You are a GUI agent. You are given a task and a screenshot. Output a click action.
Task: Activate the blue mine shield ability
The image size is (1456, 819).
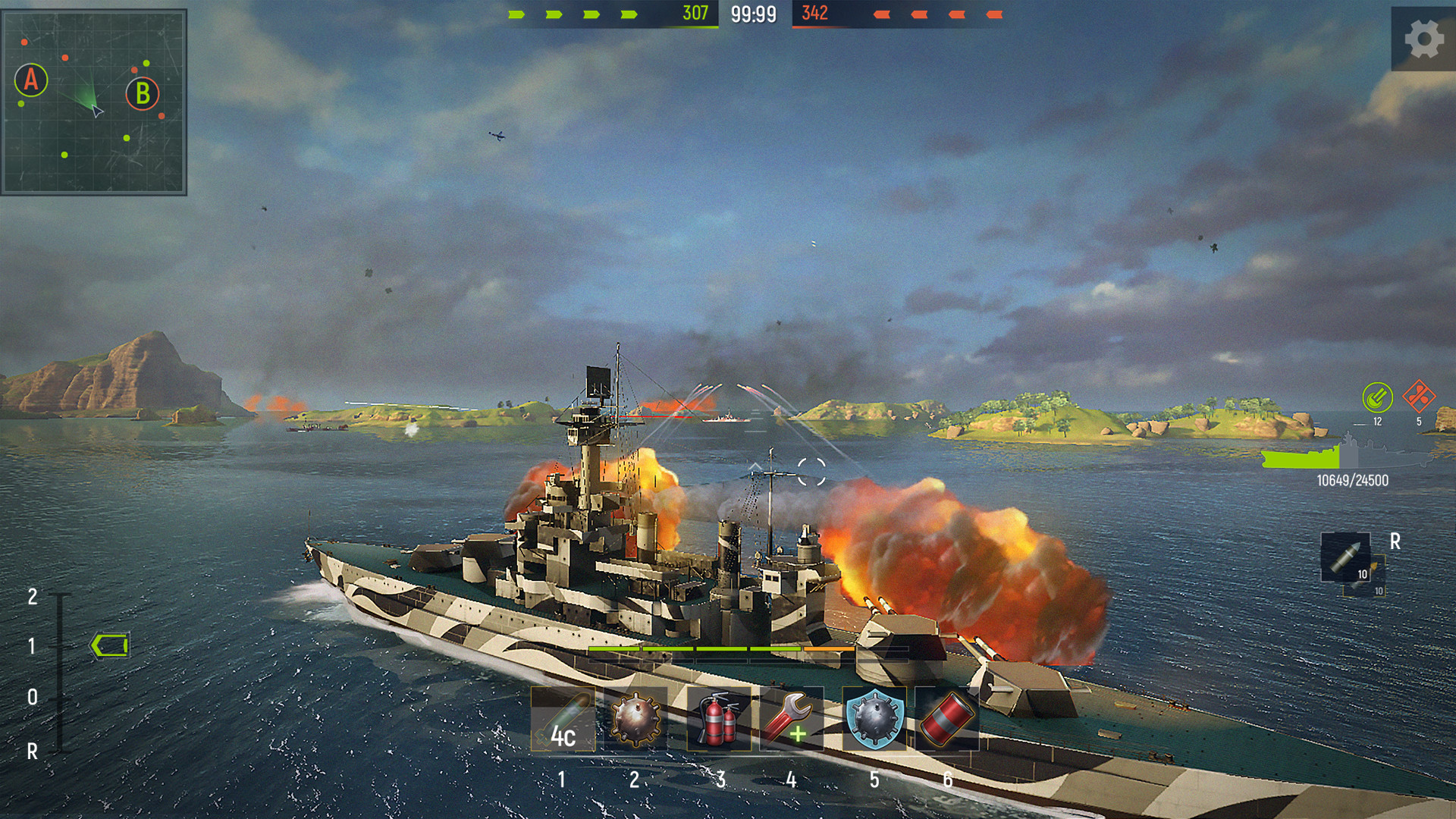point(874,720)
